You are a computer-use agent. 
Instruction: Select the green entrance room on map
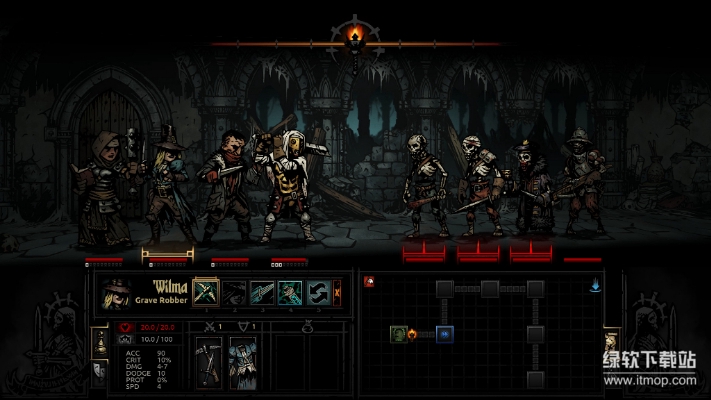(x=398, y=333)
